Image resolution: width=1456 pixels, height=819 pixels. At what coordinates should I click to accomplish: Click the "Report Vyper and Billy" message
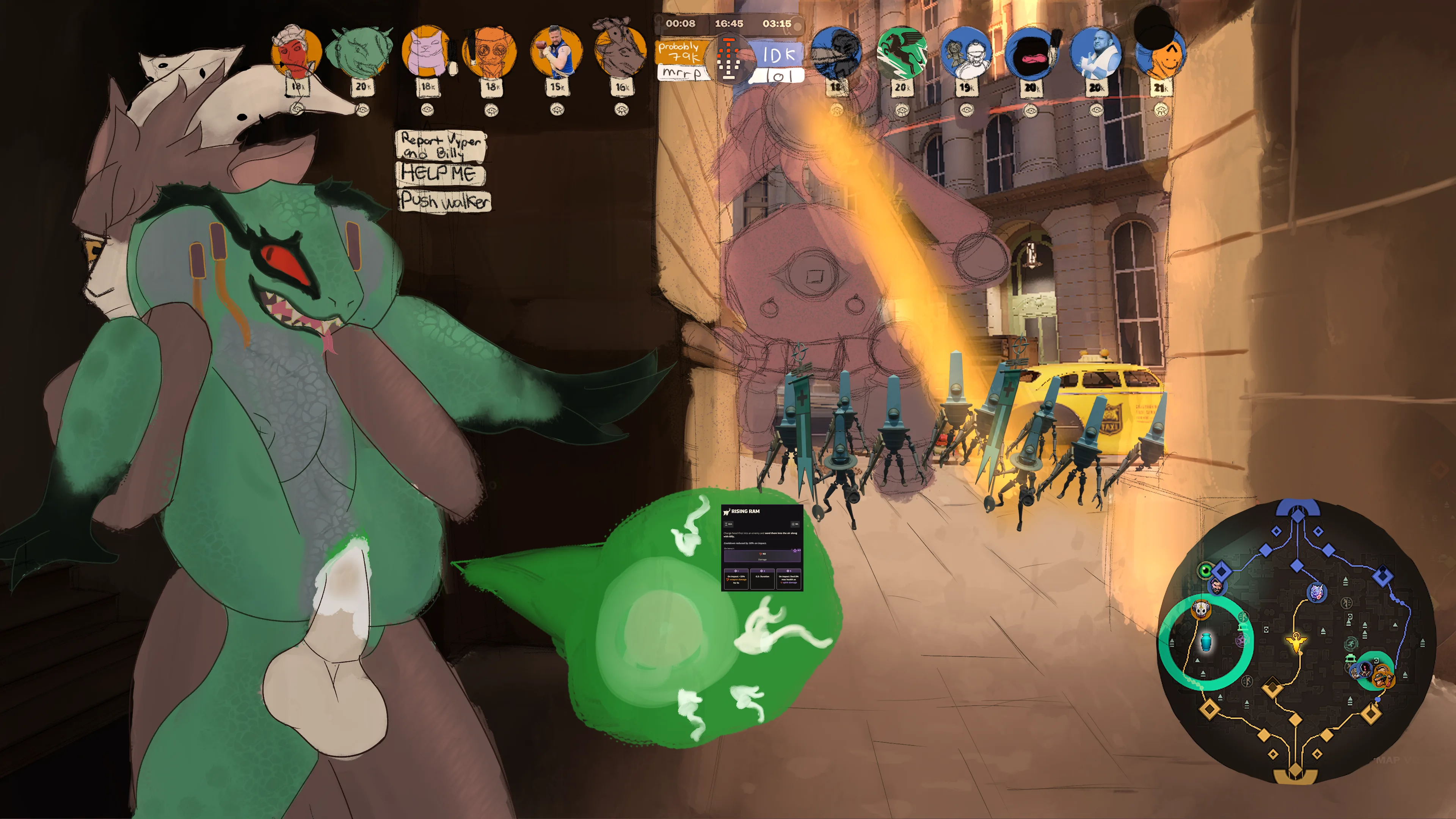441,145
